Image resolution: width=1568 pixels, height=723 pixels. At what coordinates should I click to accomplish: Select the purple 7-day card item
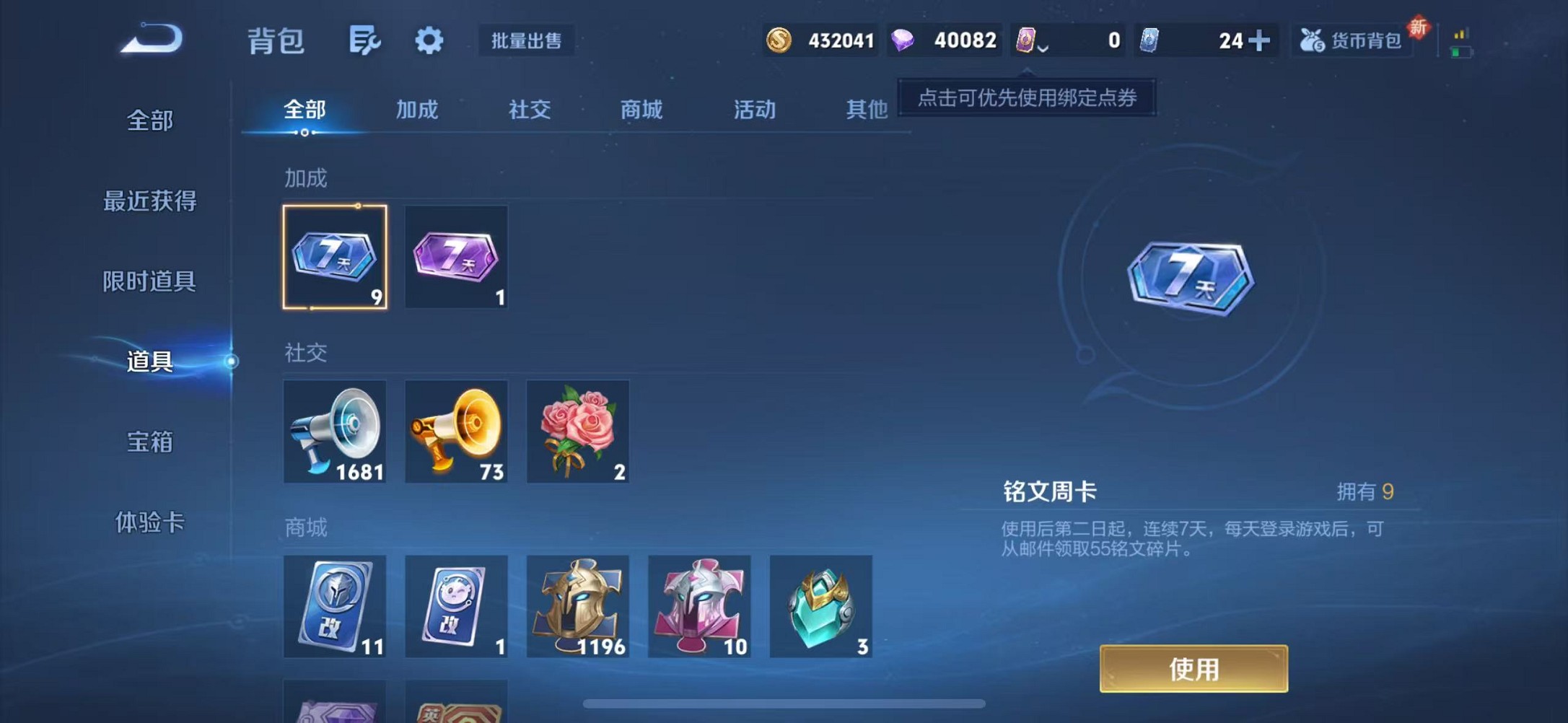coord(456,256)
